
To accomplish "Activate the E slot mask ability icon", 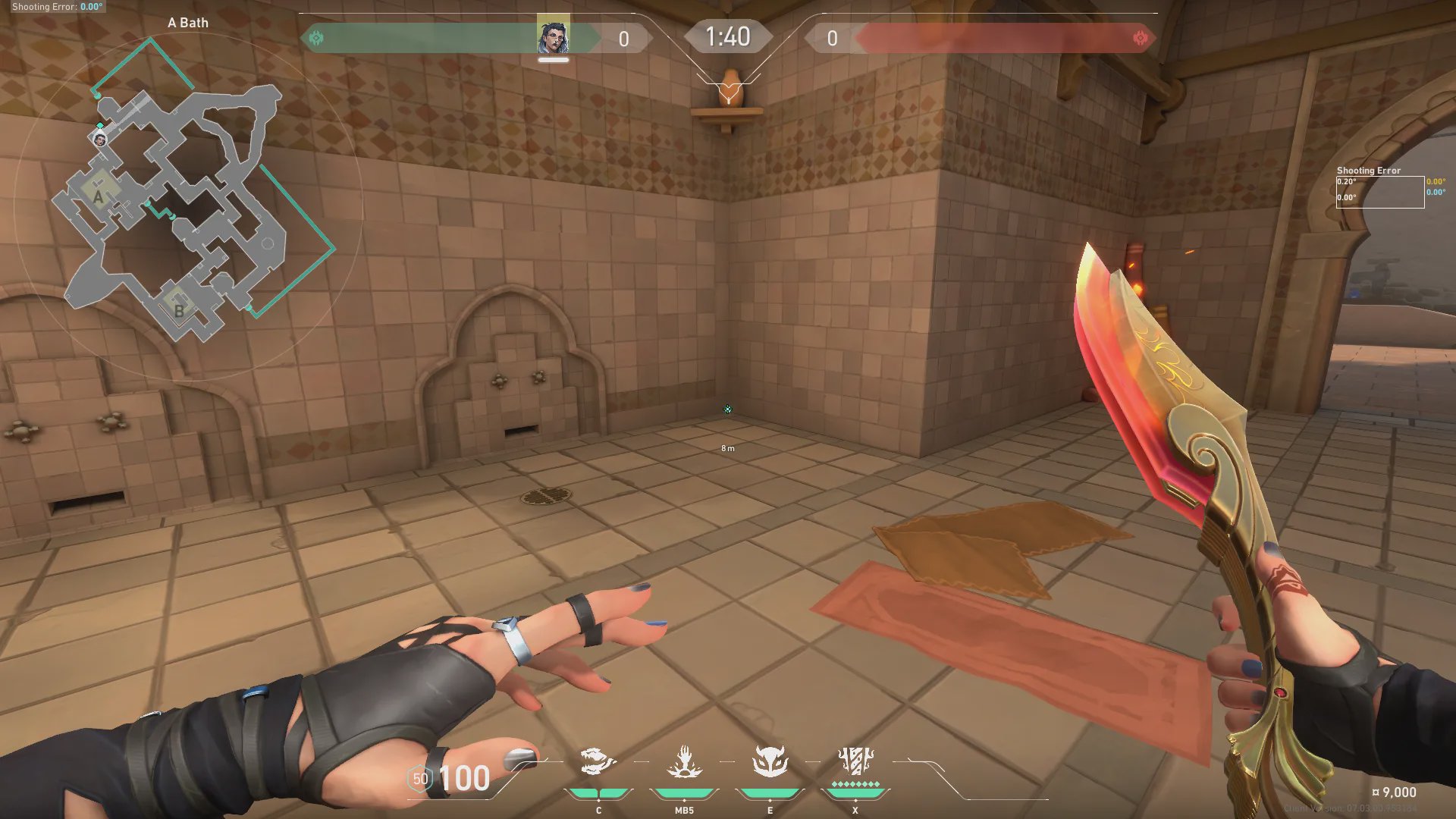I will pos(770,762).
